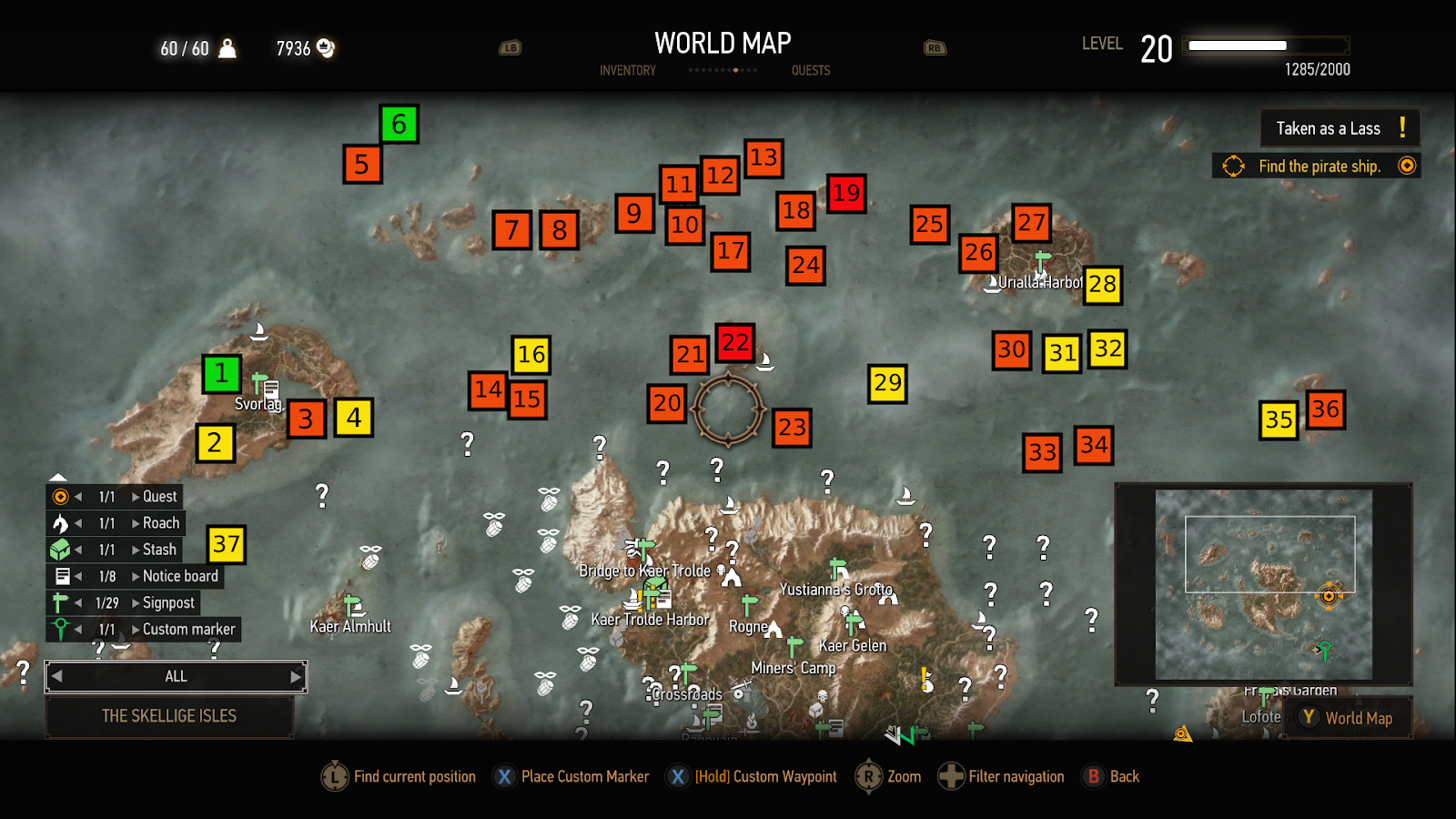Switch to the QUESTS tab
Viewport: 1456px width, 819px height.
pyautogui.click(x=810, y=70)
